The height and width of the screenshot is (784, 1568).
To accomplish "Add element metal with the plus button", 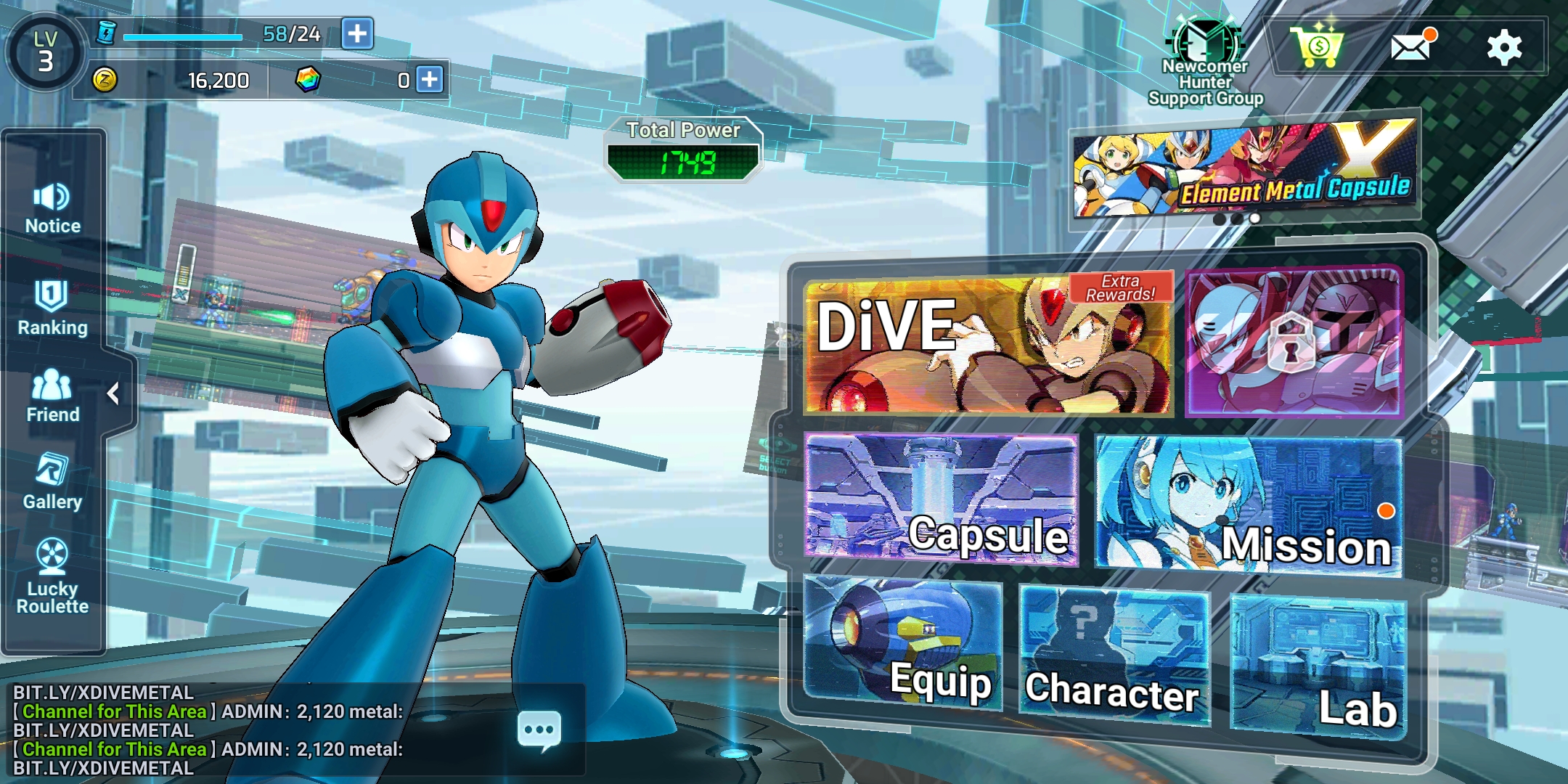I will click(x=430, y=79).
